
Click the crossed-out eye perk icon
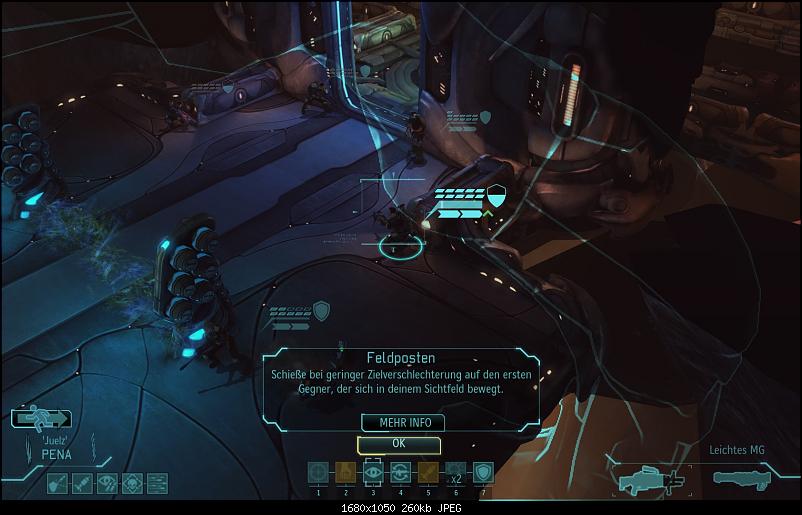pyautogui.click(x=107, y=484)
